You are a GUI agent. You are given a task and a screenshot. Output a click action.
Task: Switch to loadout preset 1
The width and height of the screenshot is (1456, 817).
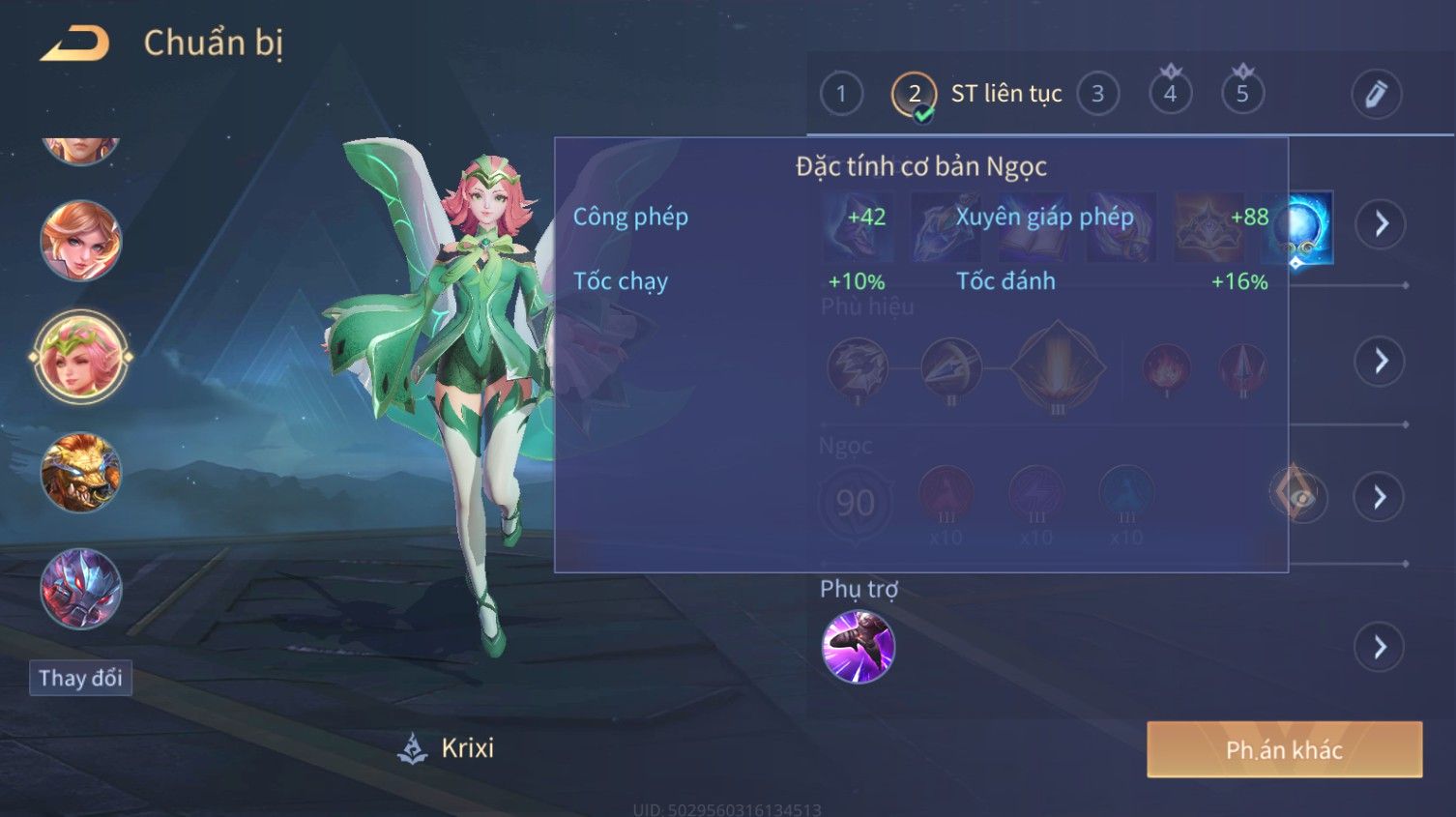coord(841,94)
